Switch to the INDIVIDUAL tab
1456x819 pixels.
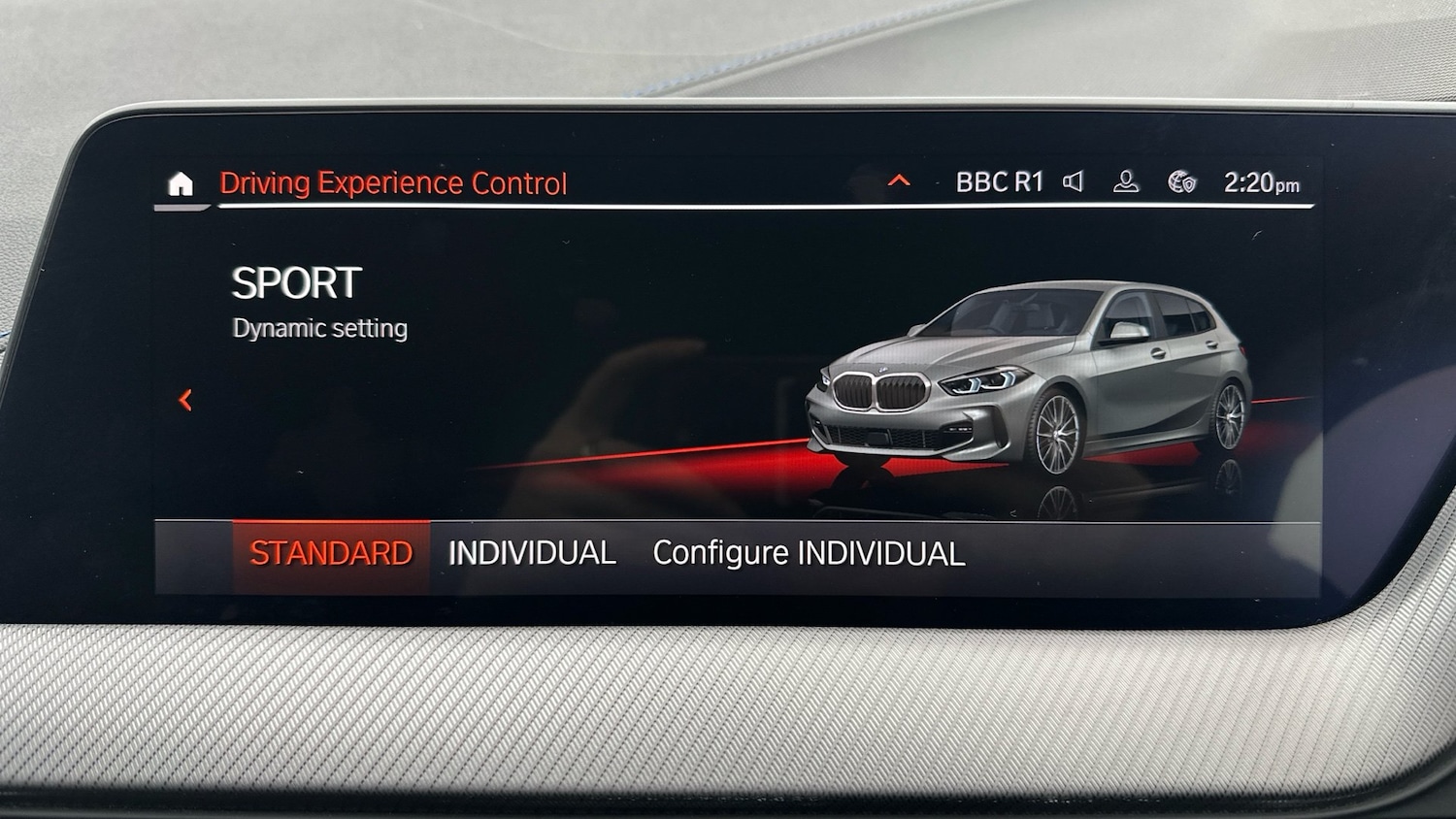point(532,552)
